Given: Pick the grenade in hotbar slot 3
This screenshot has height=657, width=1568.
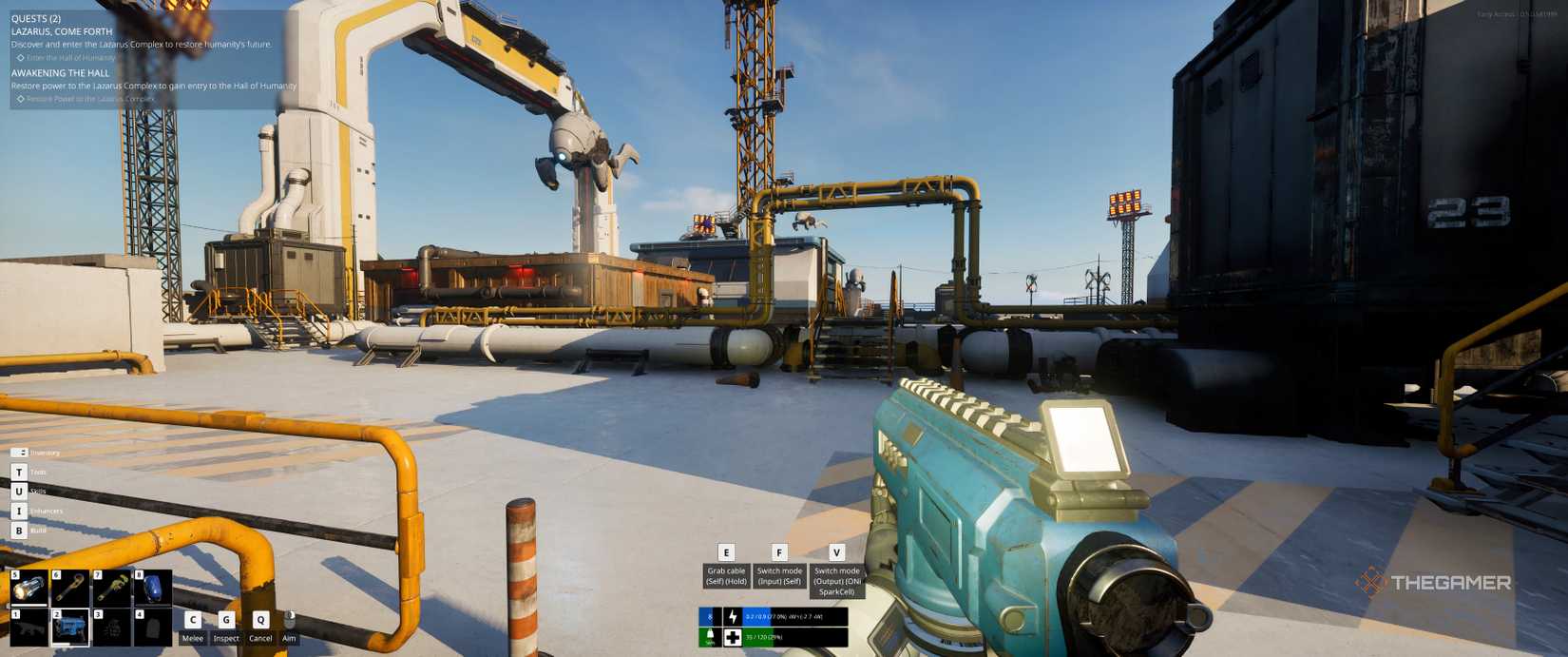Looking at the screenshot, I should pyautogui.click(x=112, y=628).
